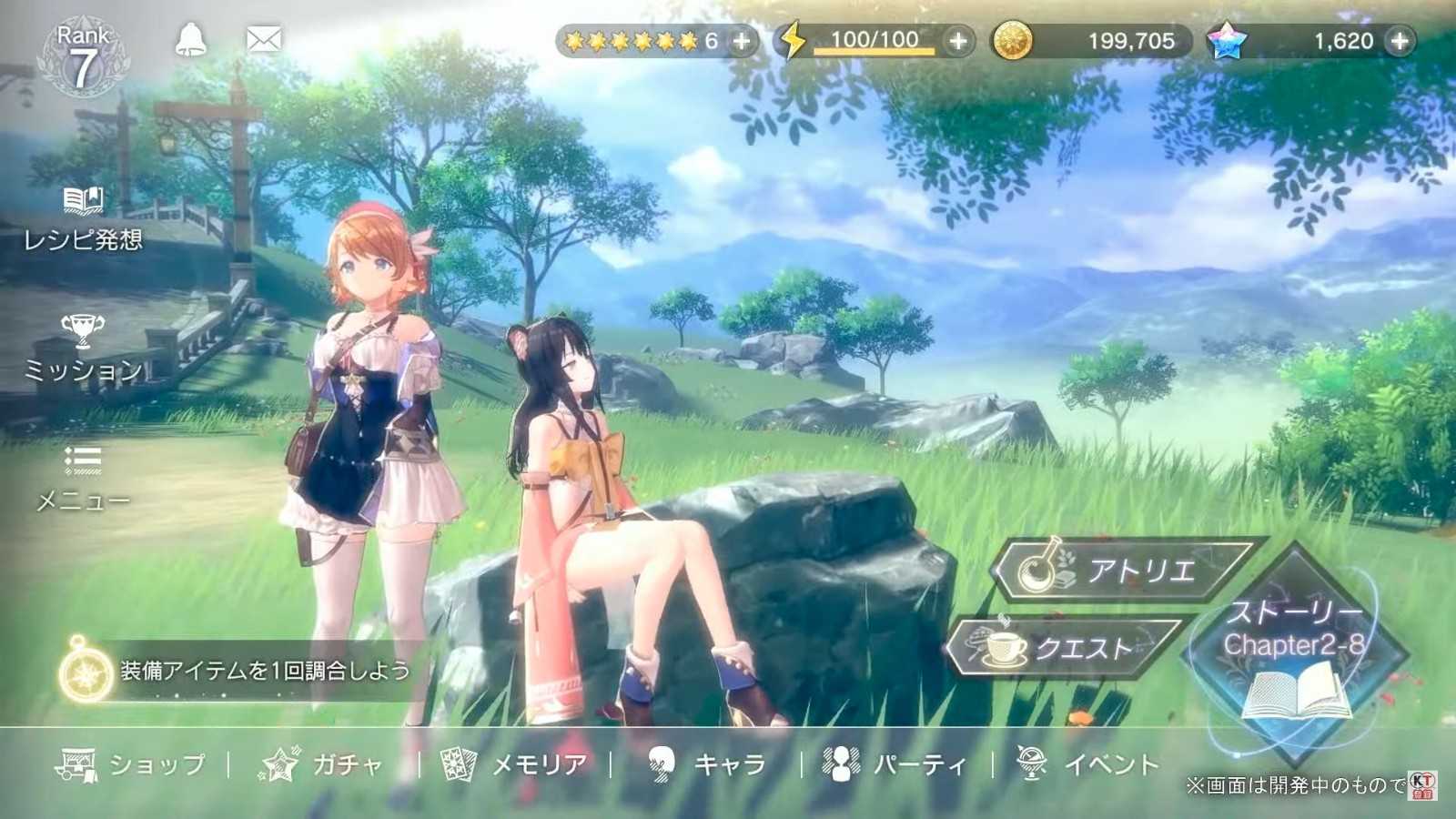The image size is (1456, 819).
Task: Open レシピ発想 recipe book
Action: (x=83, y=218)
